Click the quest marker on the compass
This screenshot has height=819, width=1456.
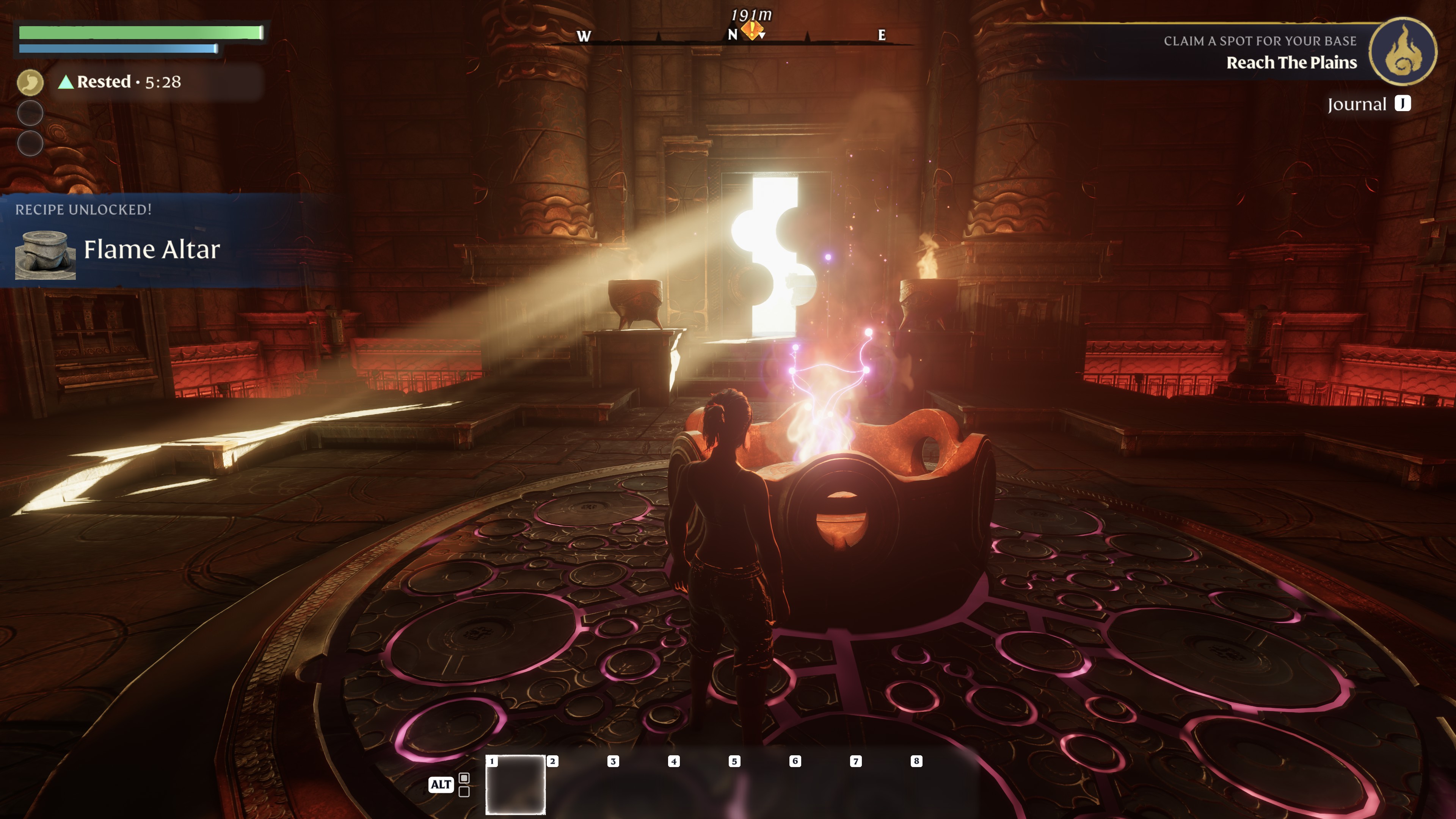coord(752,30)
